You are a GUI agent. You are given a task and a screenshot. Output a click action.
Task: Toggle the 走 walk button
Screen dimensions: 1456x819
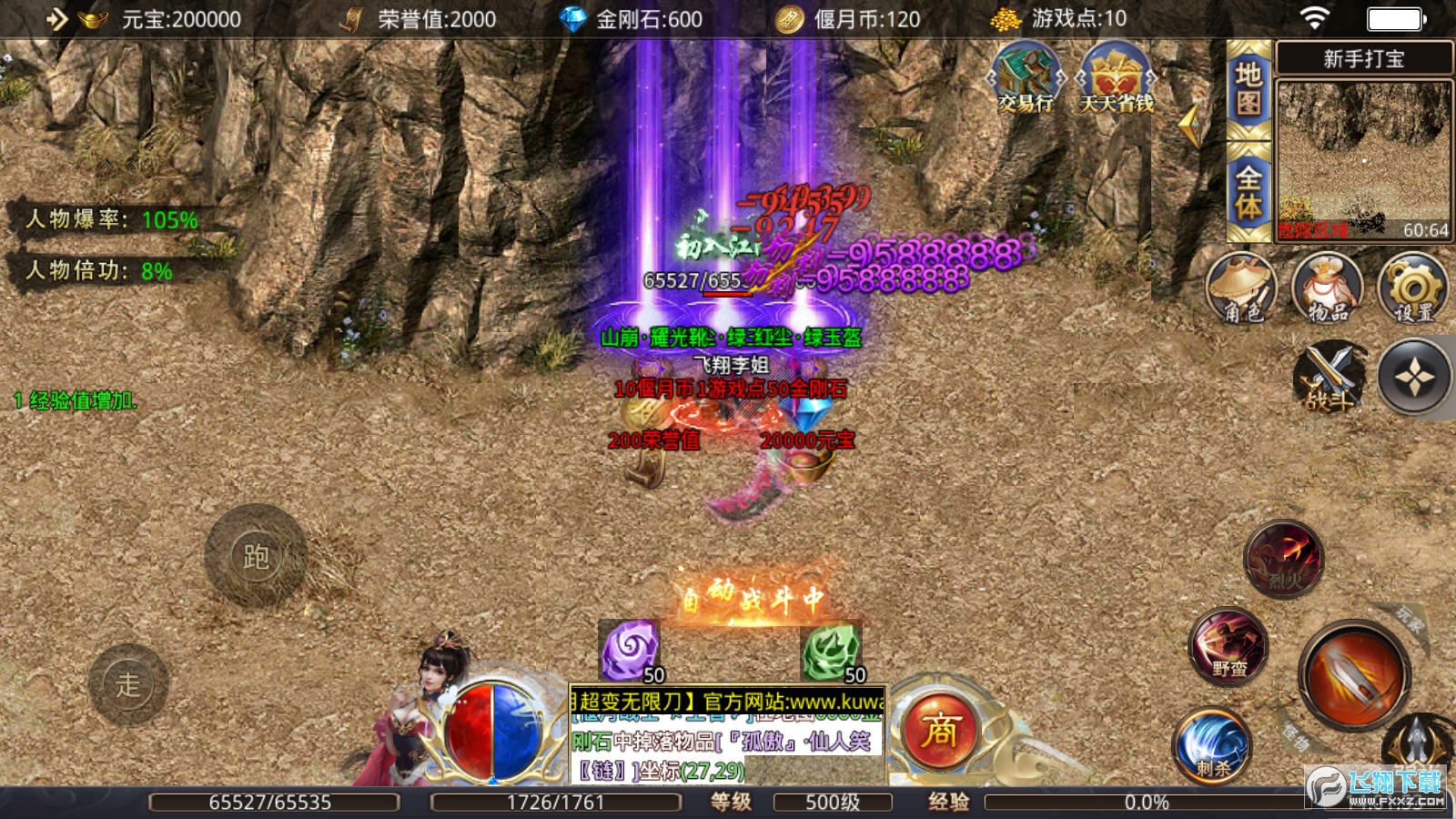[128, 684]
